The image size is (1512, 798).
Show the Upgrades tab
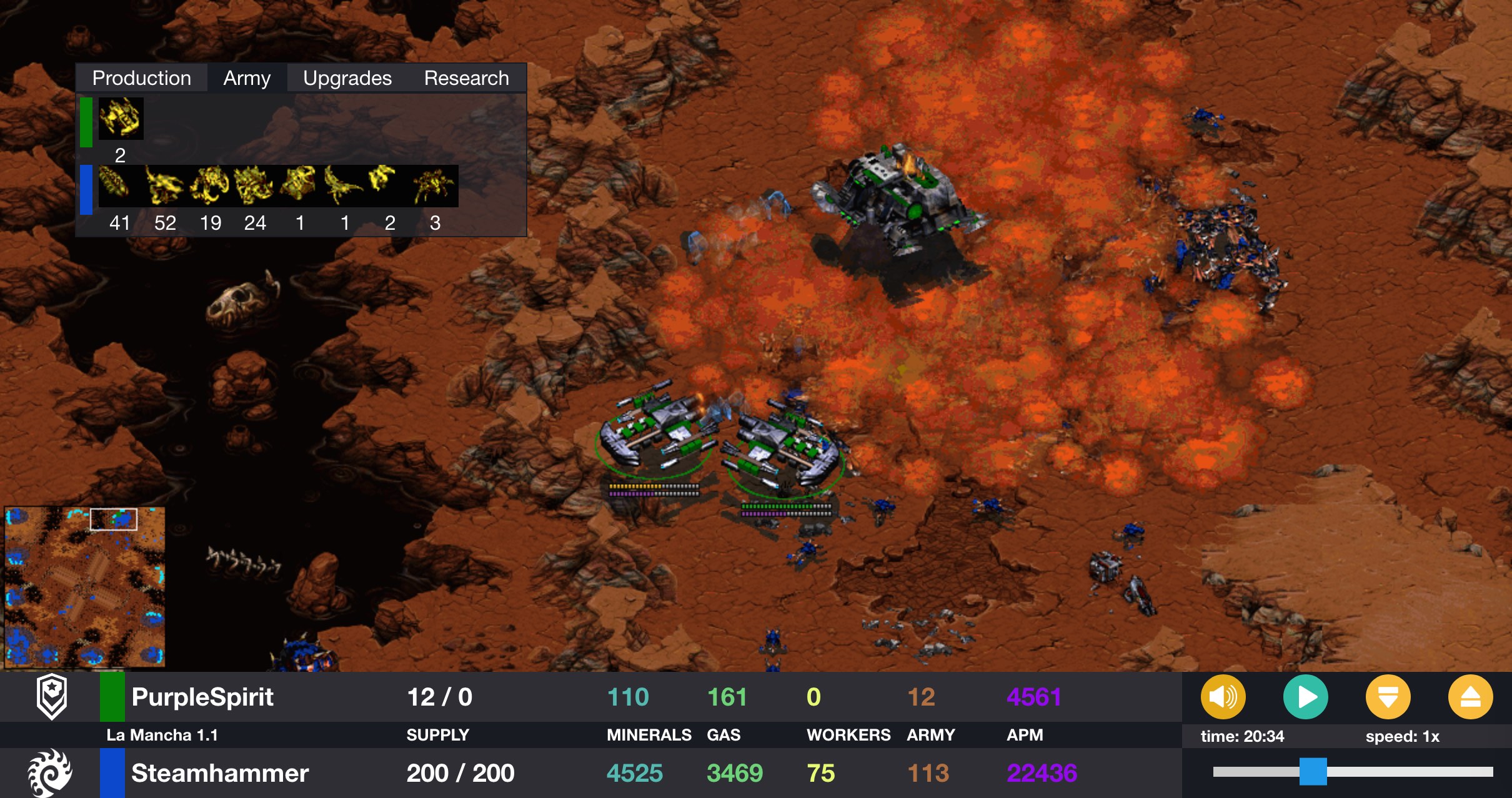(347, 78)
